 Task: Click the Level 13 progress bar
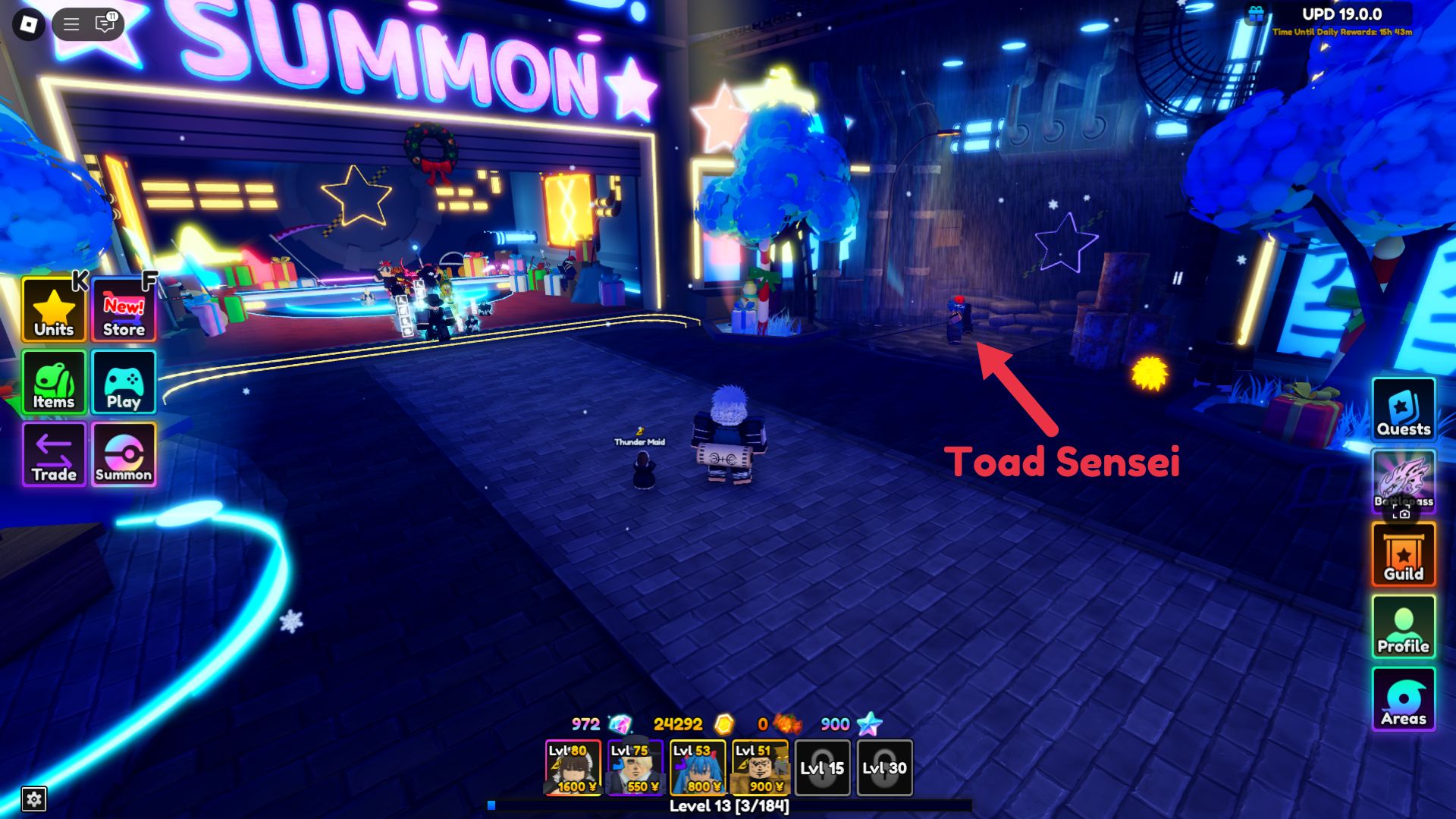pyautogui.click(x=728, y=806)
